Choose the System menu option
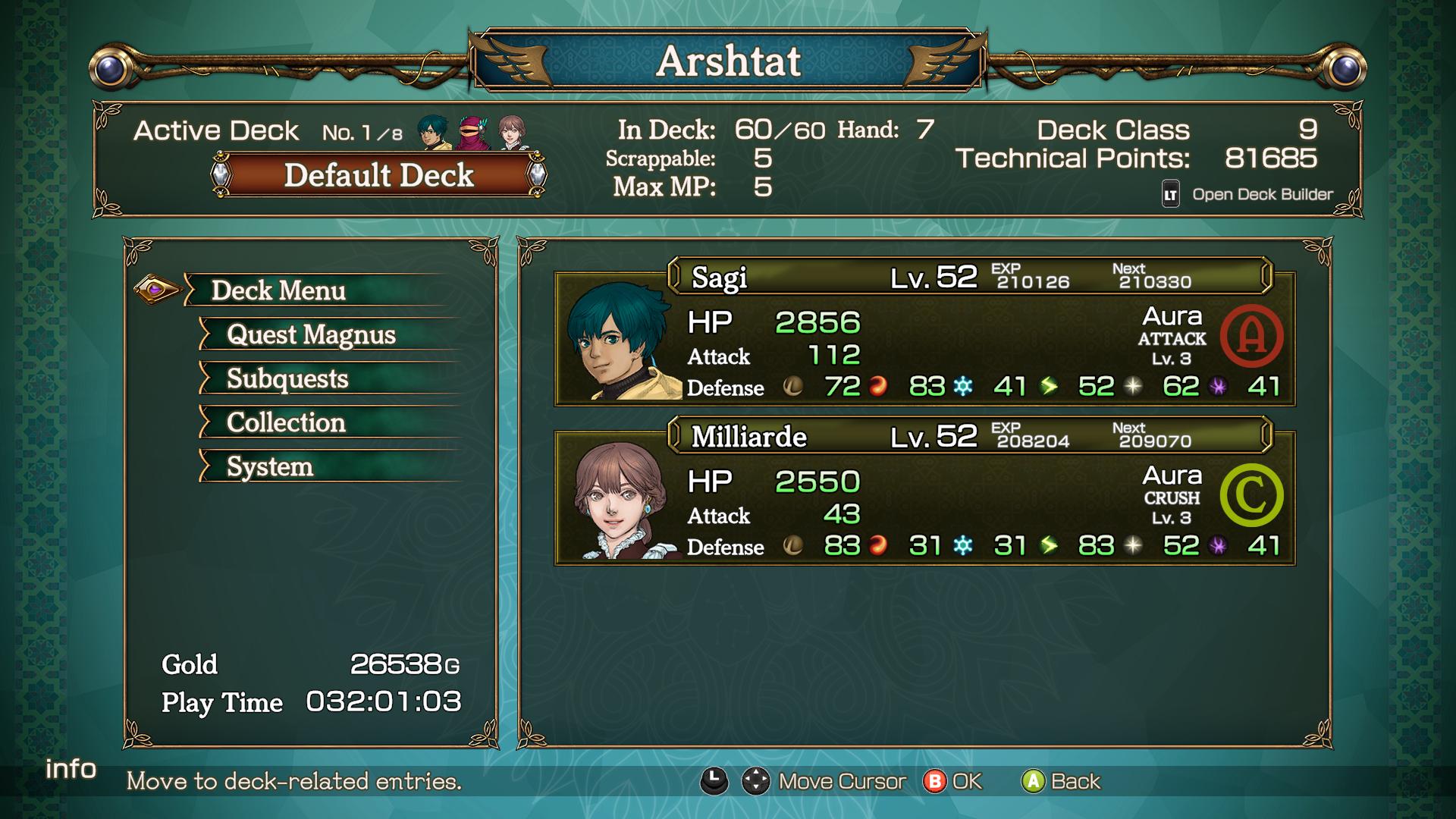 coord(270,466)
